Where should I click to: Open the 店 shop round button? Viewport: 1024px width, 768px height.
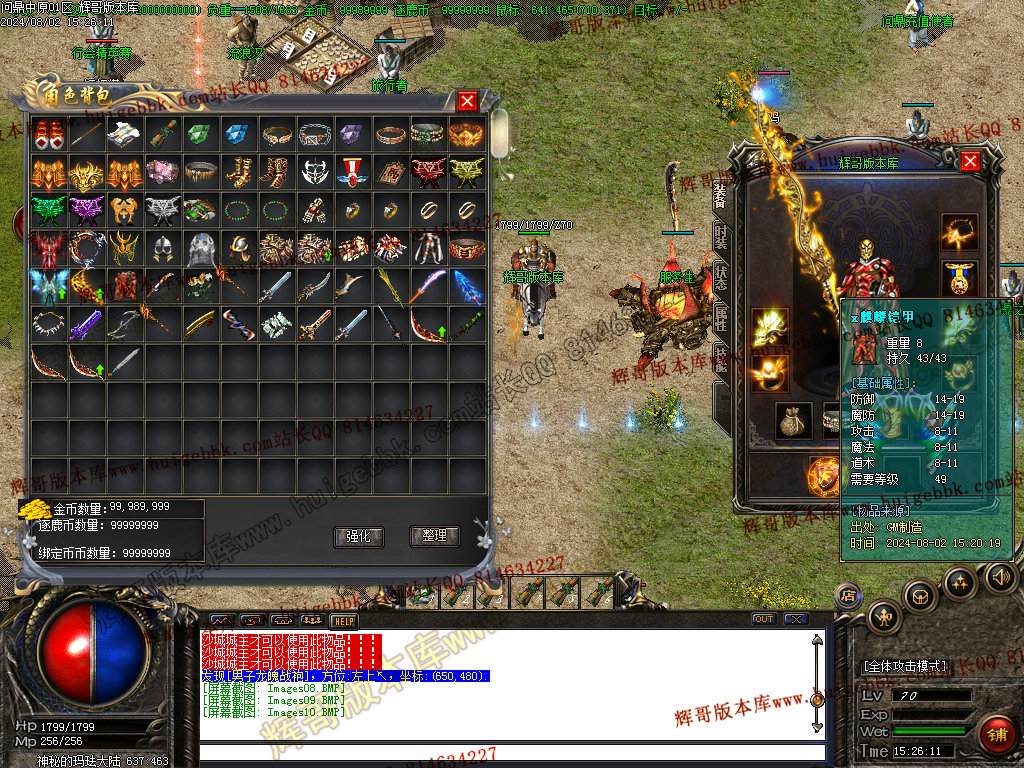coord(848,595)
